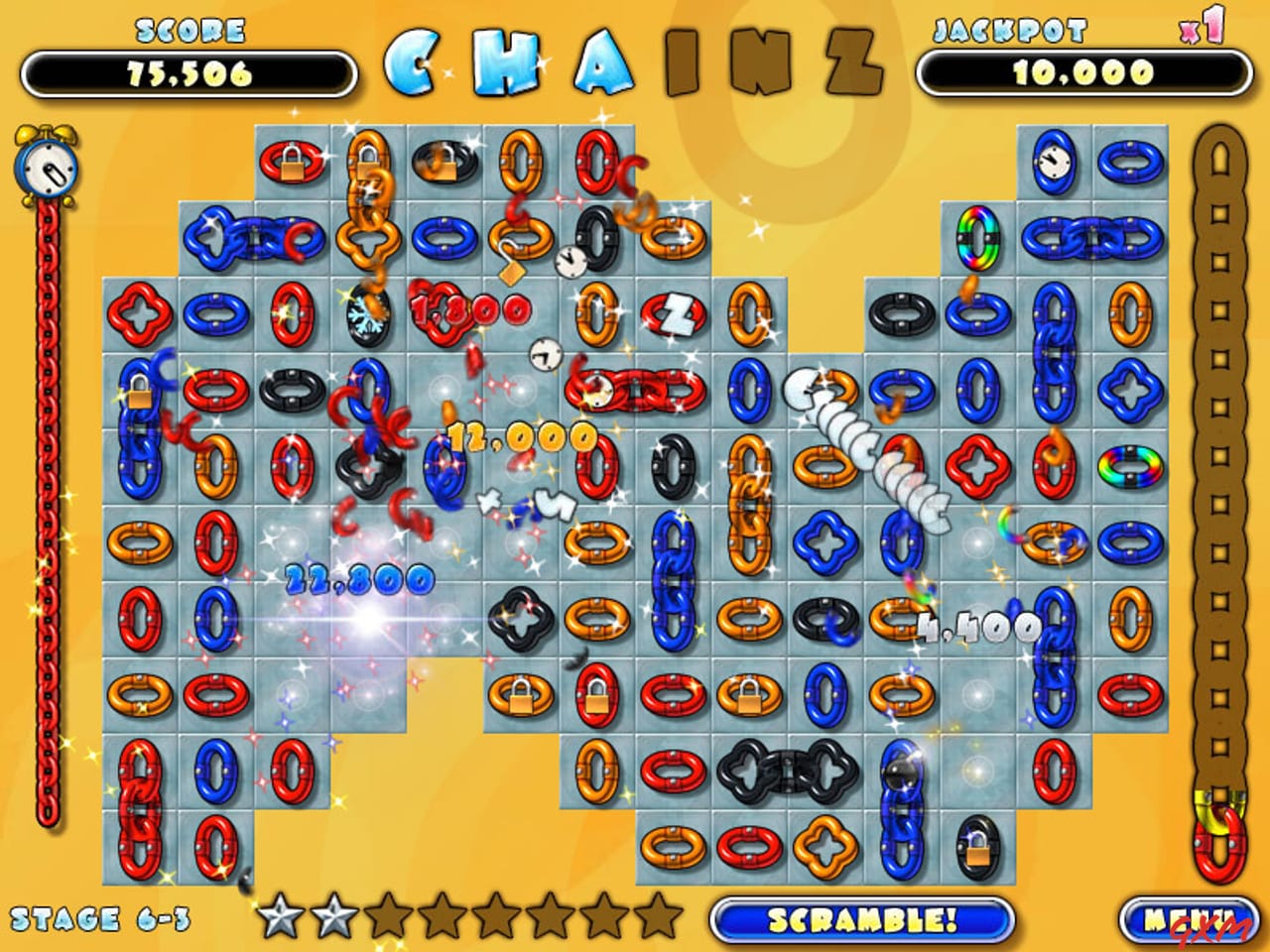Click the black link with golden lock near top
Viewport: 1270px width, 952px height.
pyautogui.click(x=444, y=162)
